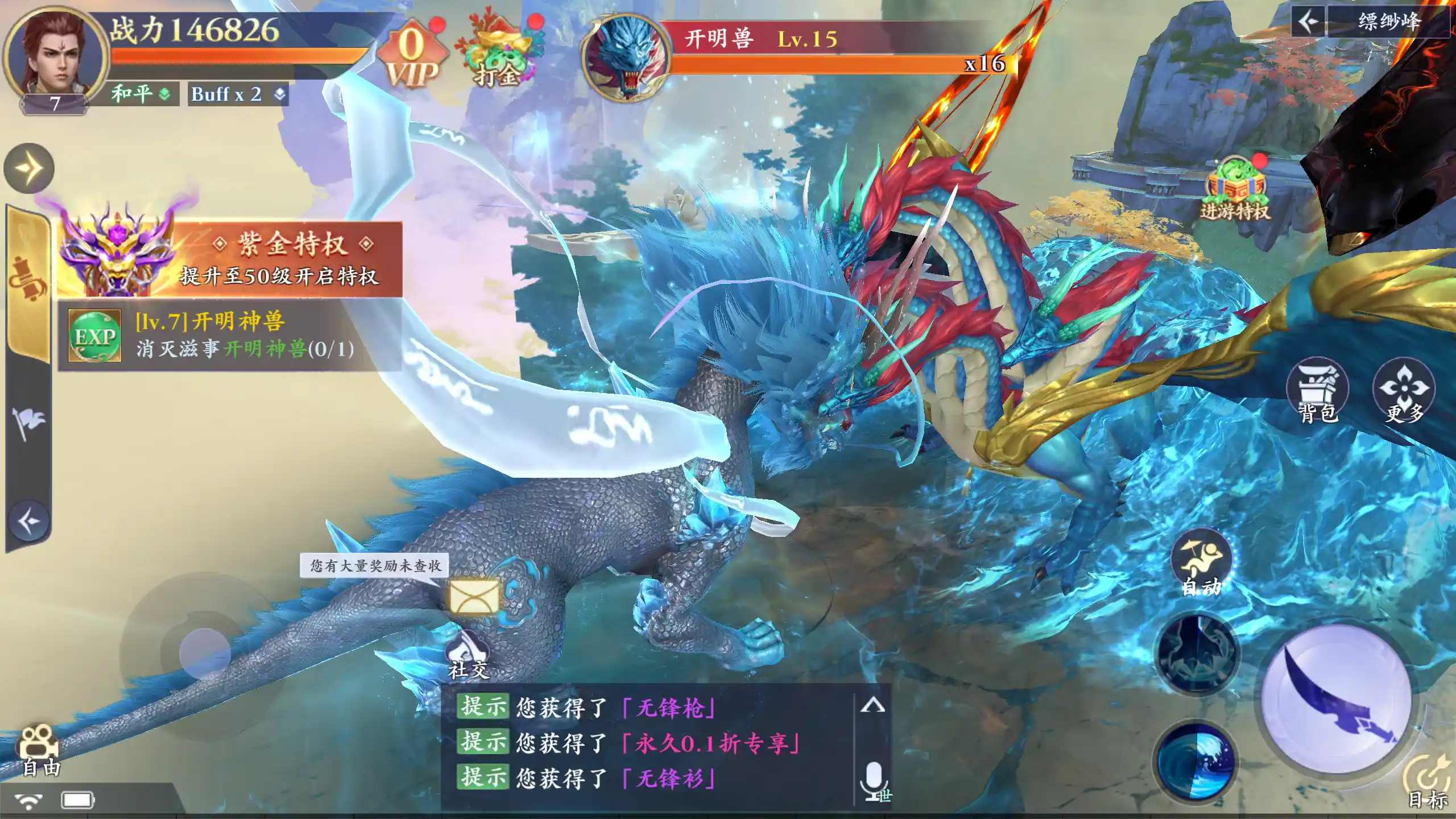
Task: Open the 进游特权 gift icon
Action: coord(1235,191)
